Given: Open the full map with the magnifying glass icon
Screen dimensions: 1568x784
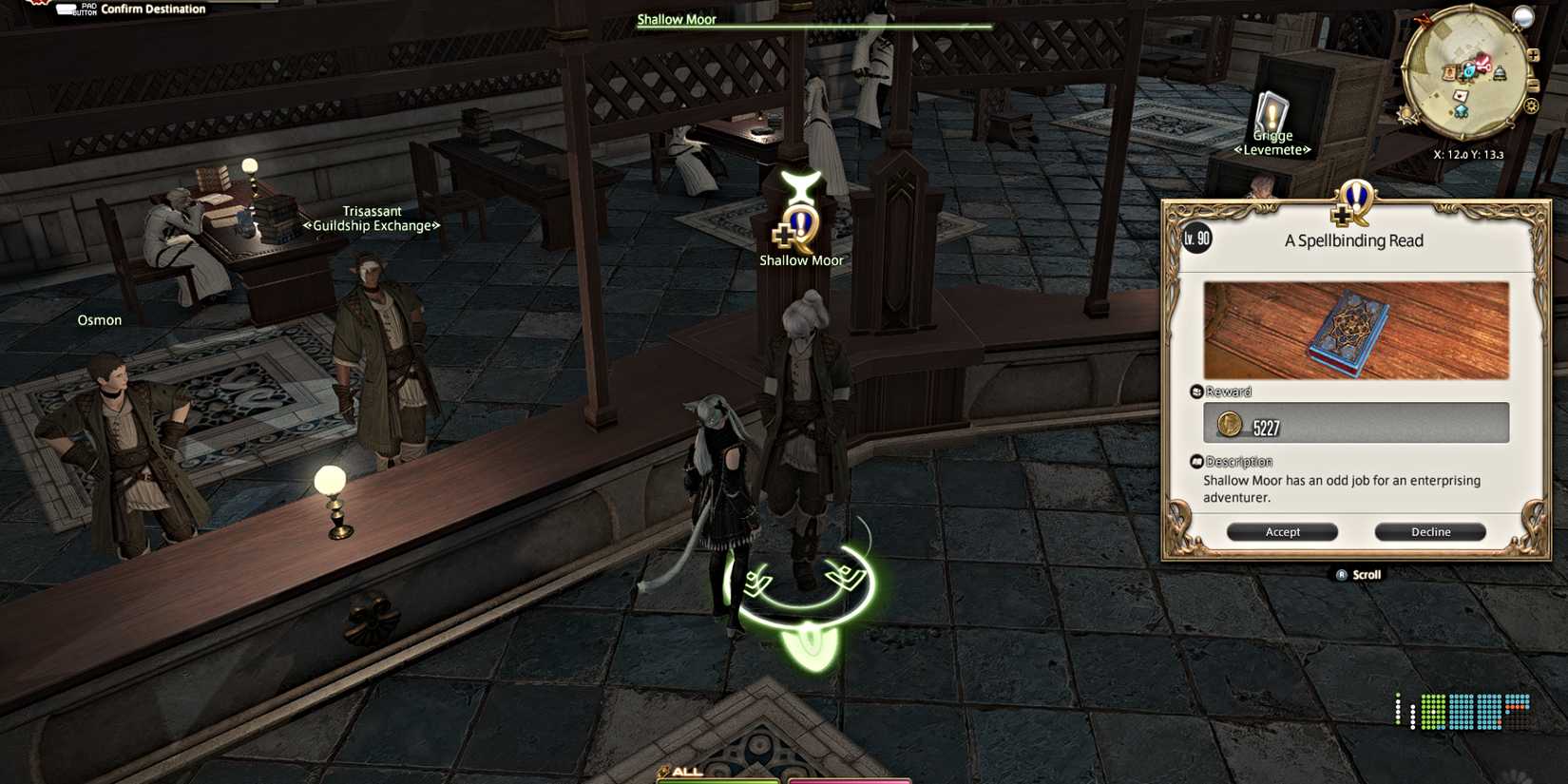Looking at the screenshot, I should tap(1523, 18).
